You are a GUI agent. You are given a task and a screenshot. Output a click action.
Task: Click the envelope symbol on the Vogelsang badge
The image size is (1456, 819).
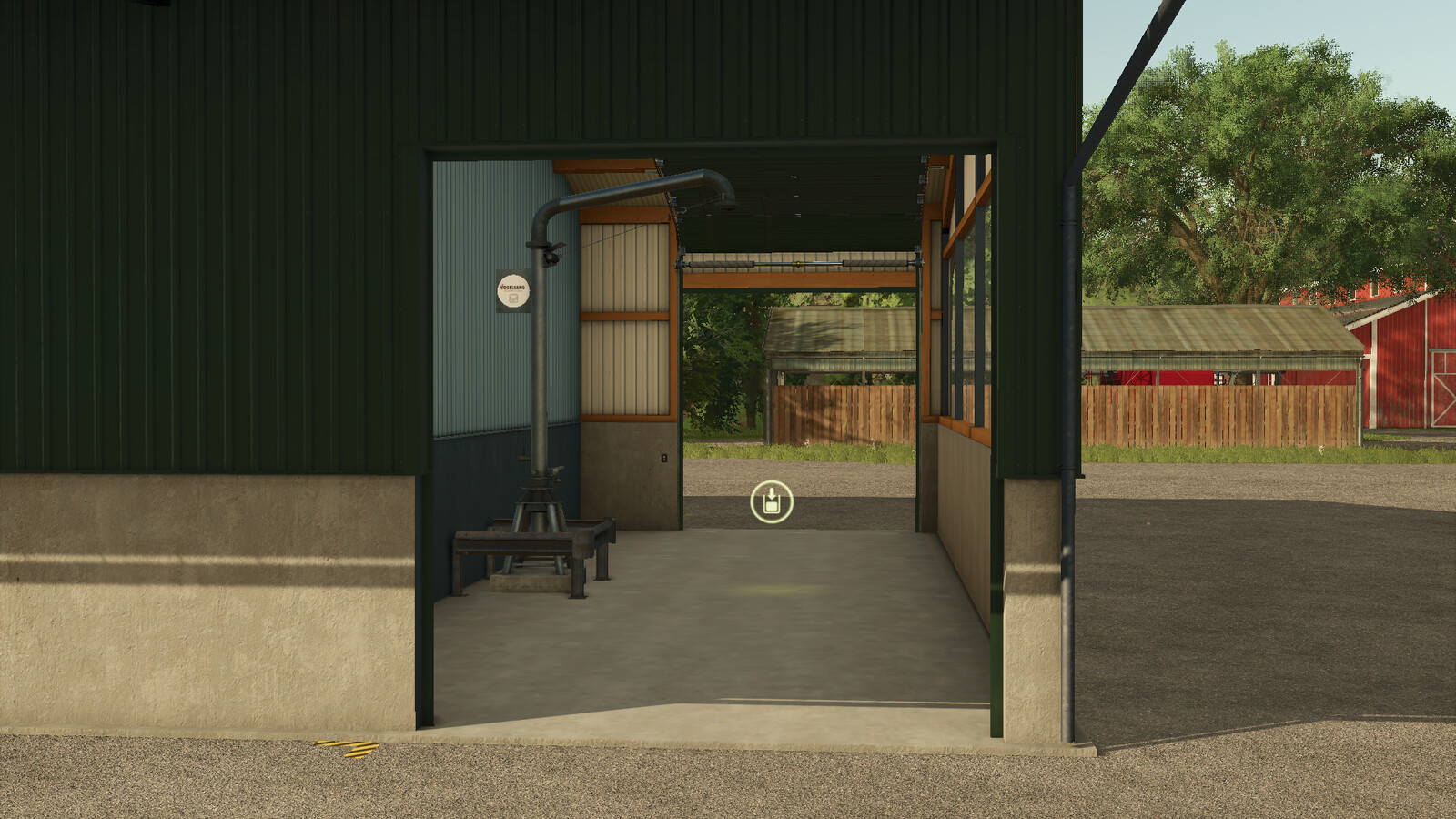(x=514, y=298)
